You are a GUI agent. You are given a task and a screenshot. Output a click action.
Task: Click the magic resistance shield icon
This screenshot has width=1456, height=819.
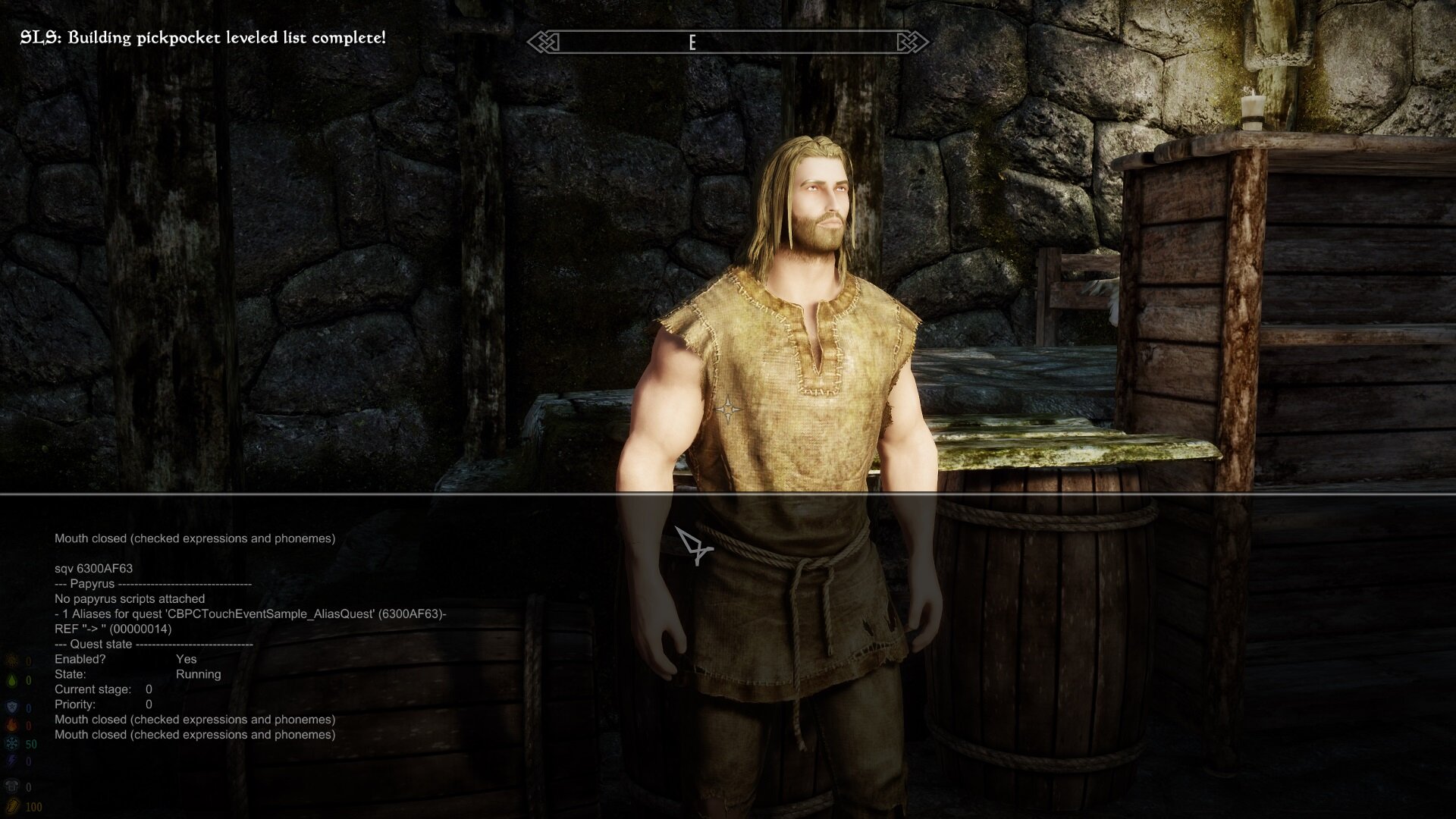coord(12,708)
